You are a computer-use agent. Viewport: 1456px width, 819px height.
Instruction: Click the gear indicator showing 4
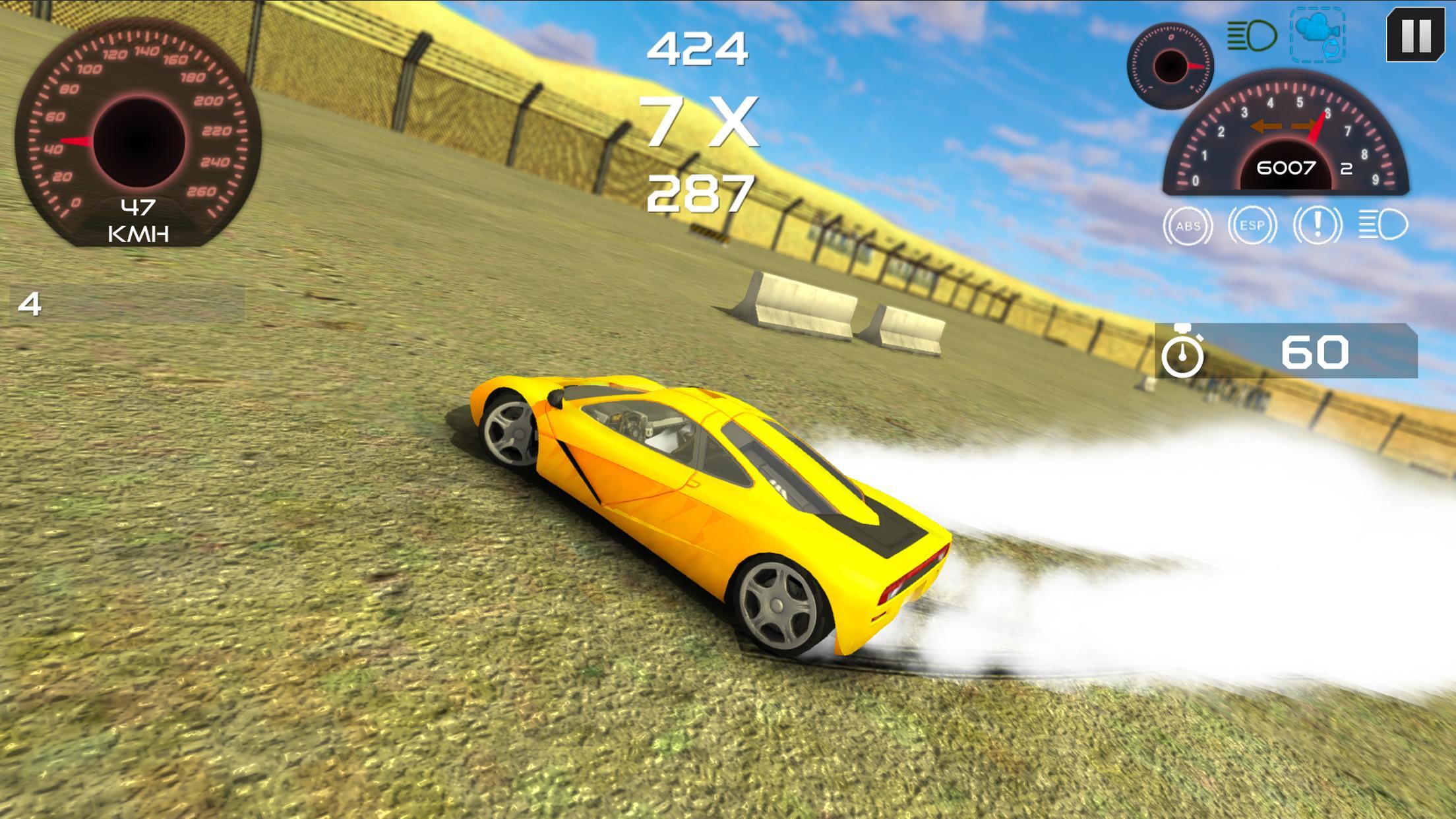29,305
